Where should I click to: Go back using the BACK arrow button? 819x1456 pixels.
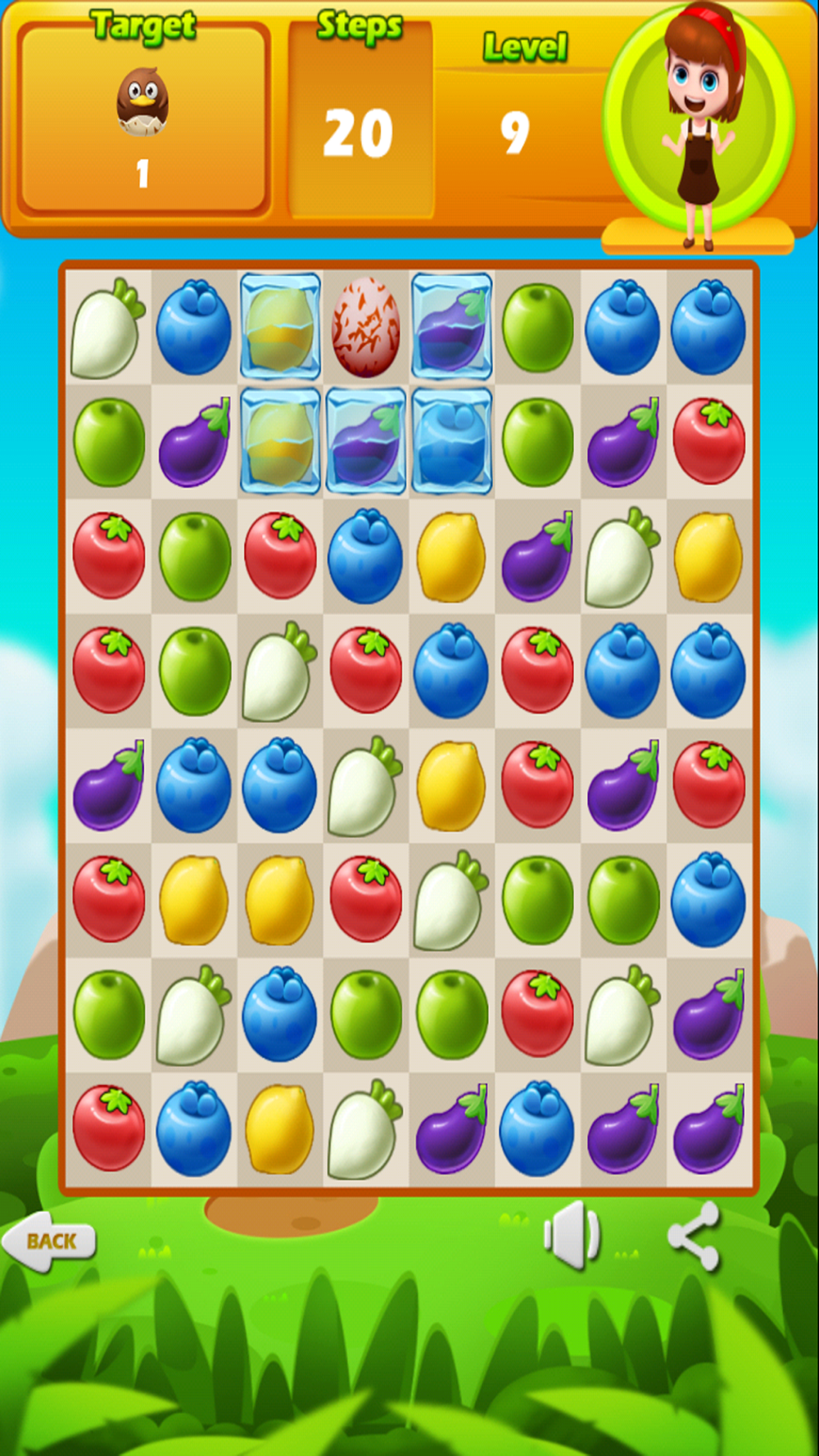[49, 1241]
